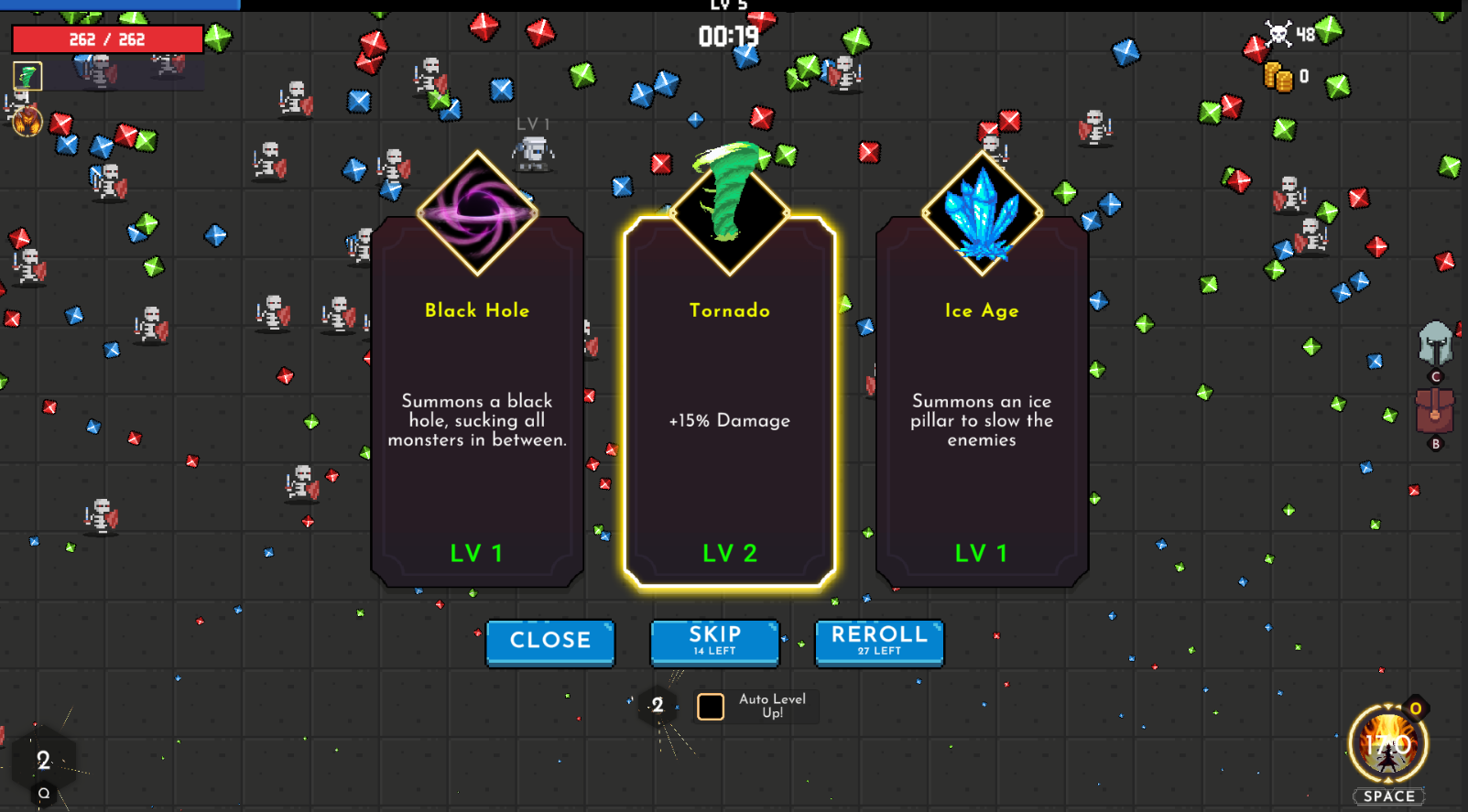Select the Black Hole upgrade card
Screen dimensions: 1468x812
tap(476, 421)
